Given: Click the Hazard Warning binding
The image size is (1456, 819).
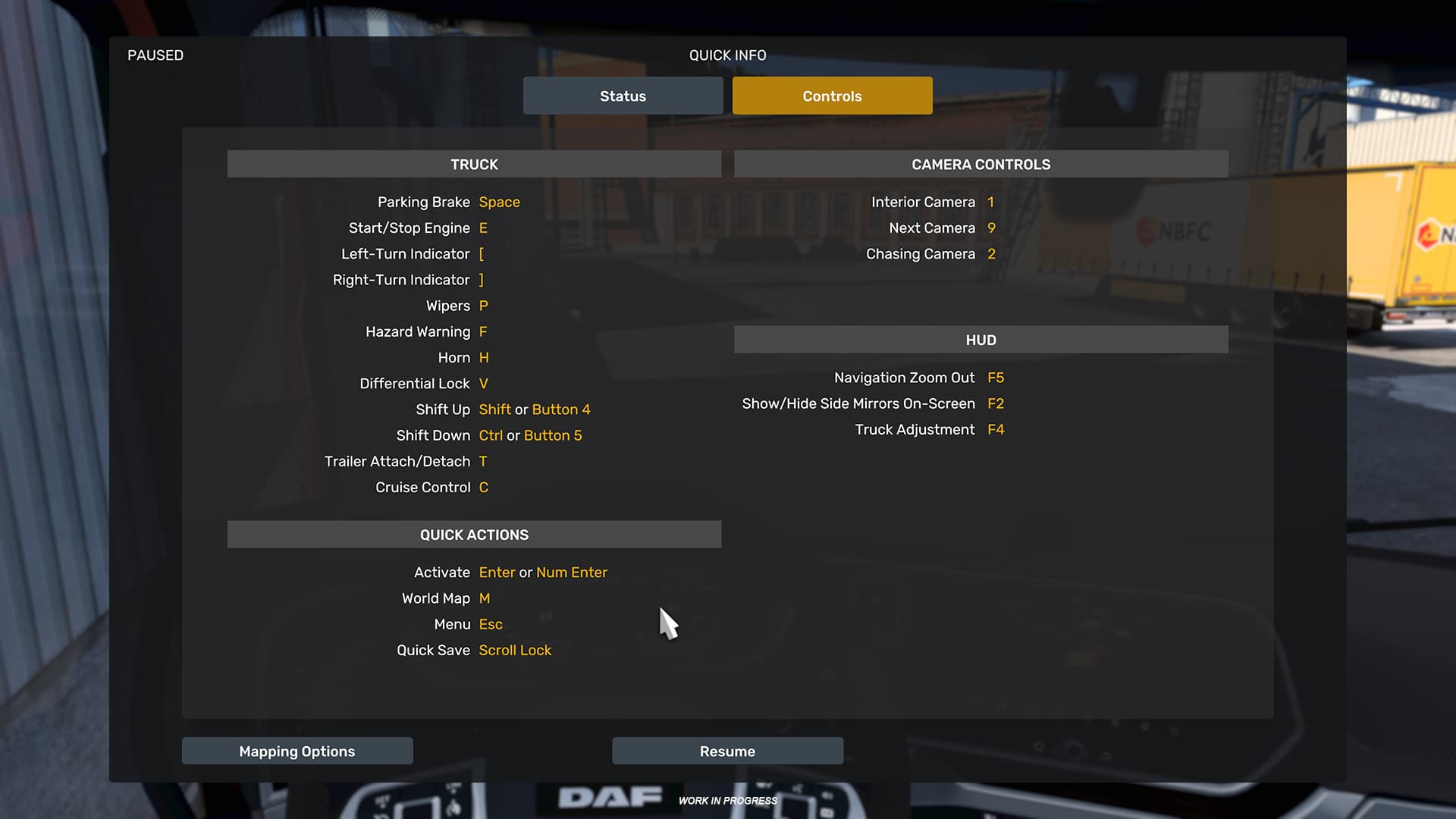Looking at the screenshot, I should click(x=483, y=331).
